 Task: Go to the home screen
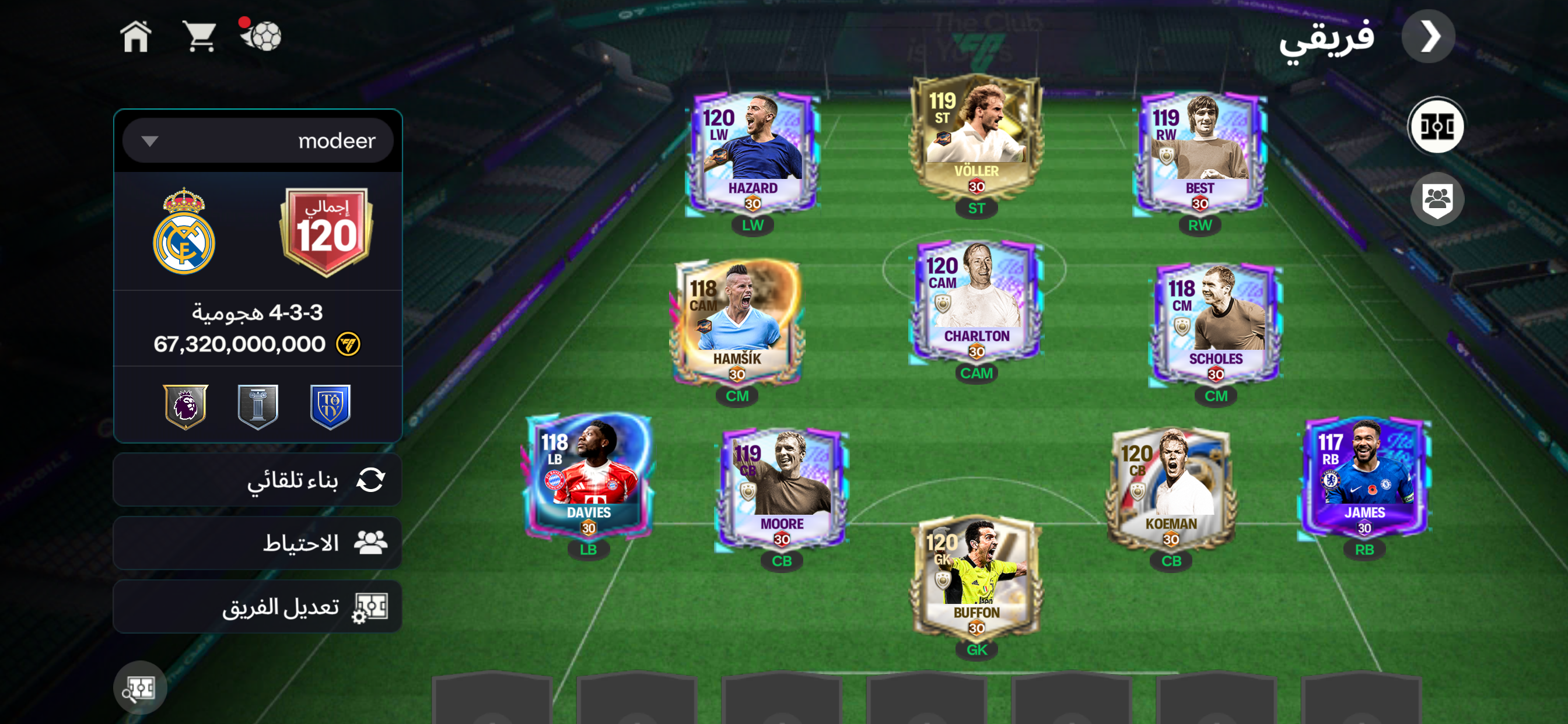pos(136,37)
